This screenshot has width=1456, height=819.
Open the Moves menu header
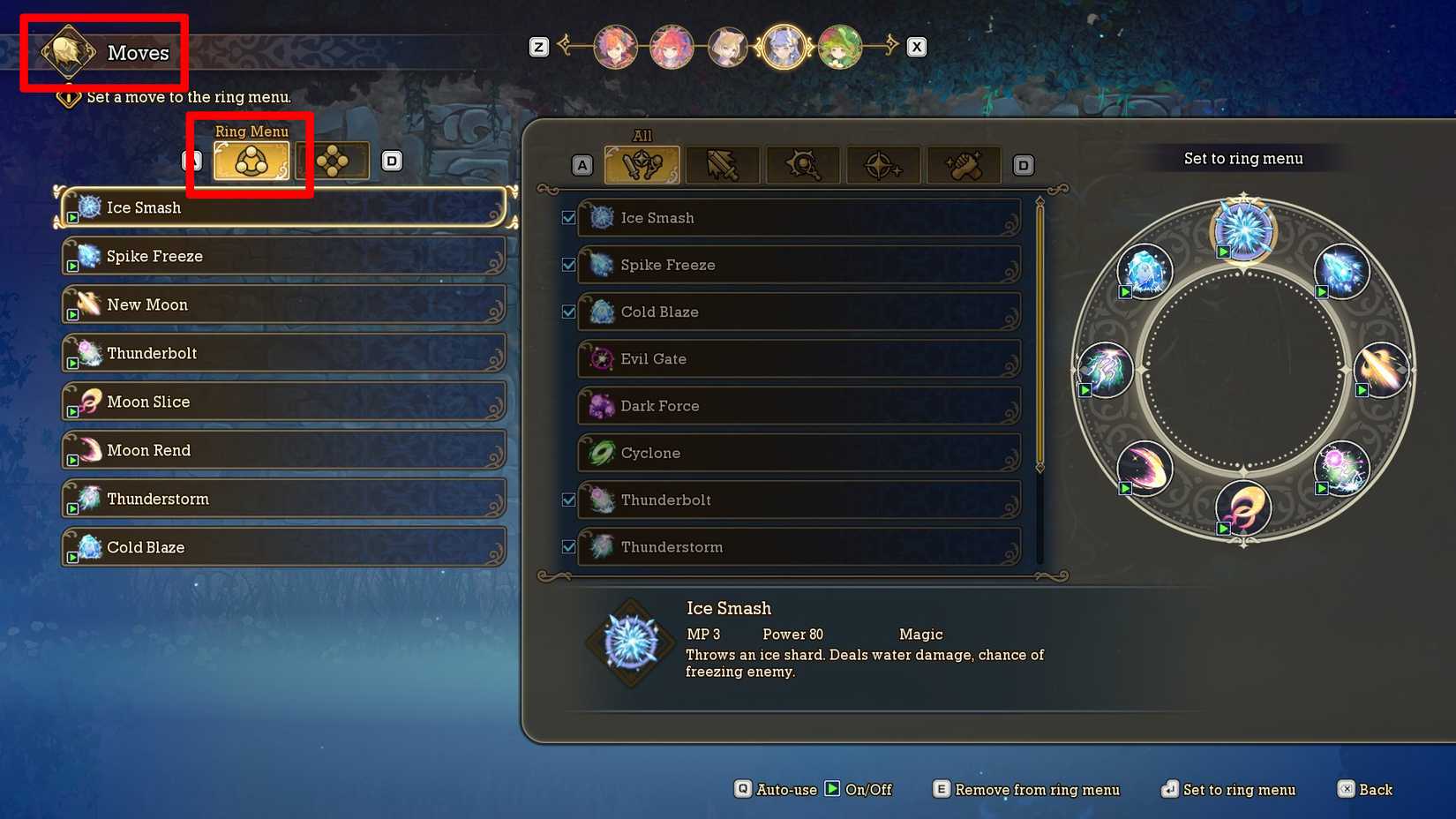103,53
